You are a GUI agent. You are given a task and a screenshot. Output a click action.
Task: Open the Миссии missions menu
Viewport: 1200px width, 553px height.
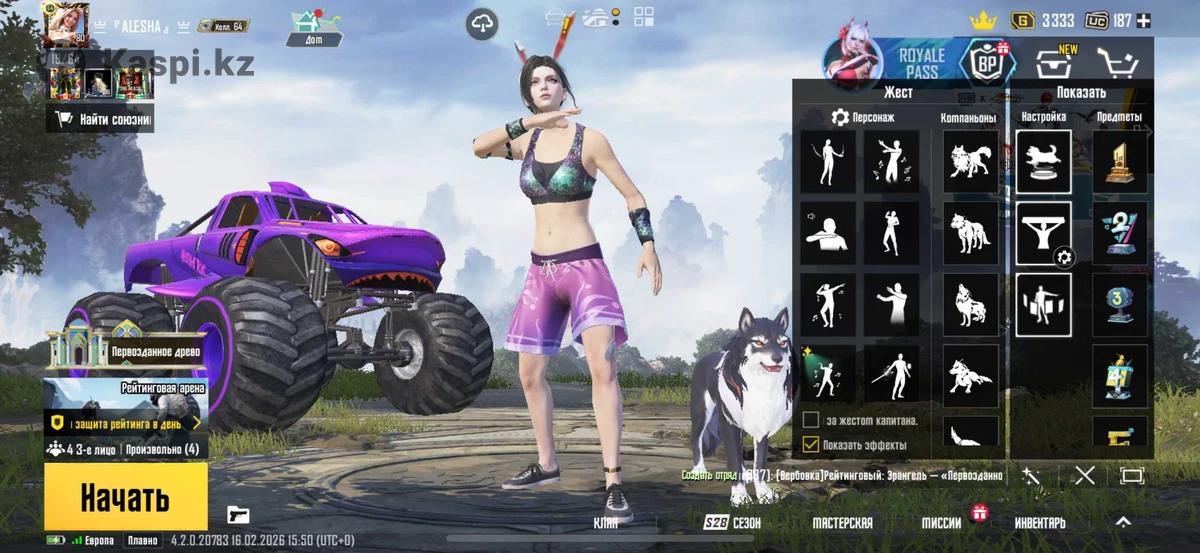(x=942, y=523)
